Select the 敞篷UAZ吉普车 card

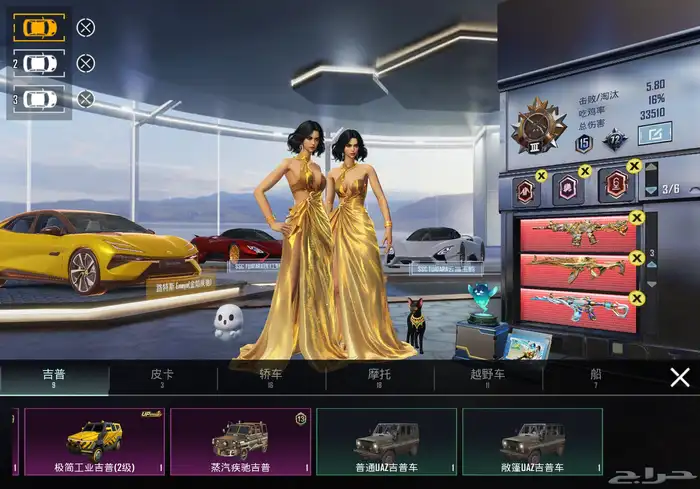point(532,441)
